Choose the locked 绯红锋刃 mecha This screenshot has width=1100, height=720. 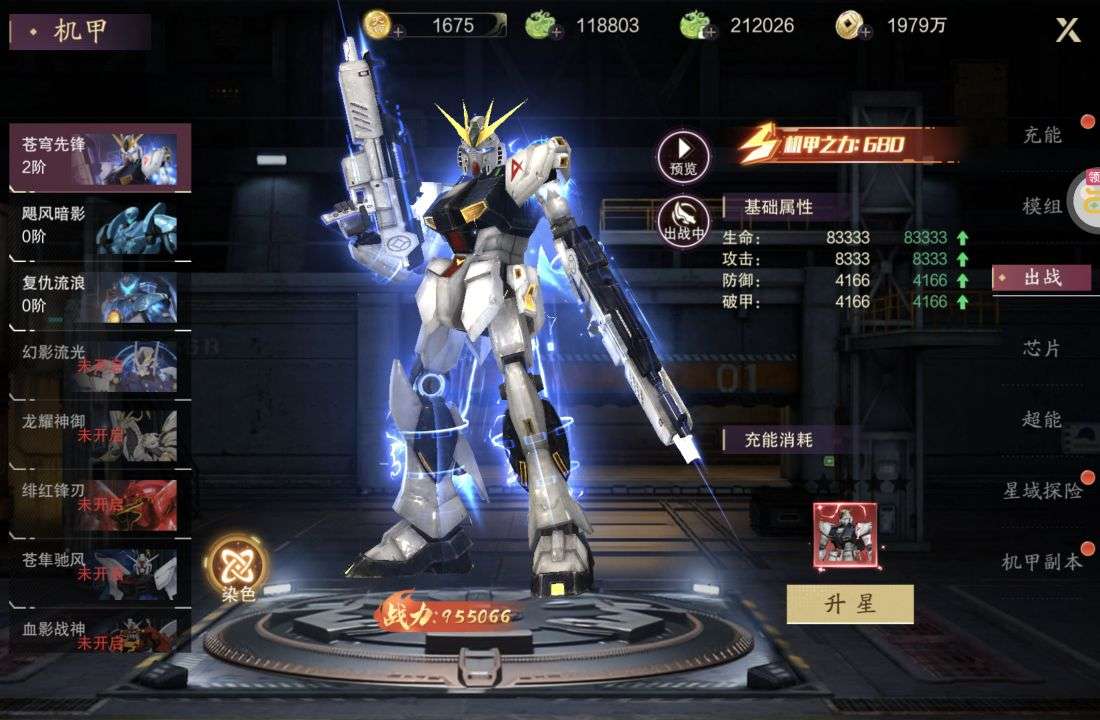[100, 503]
